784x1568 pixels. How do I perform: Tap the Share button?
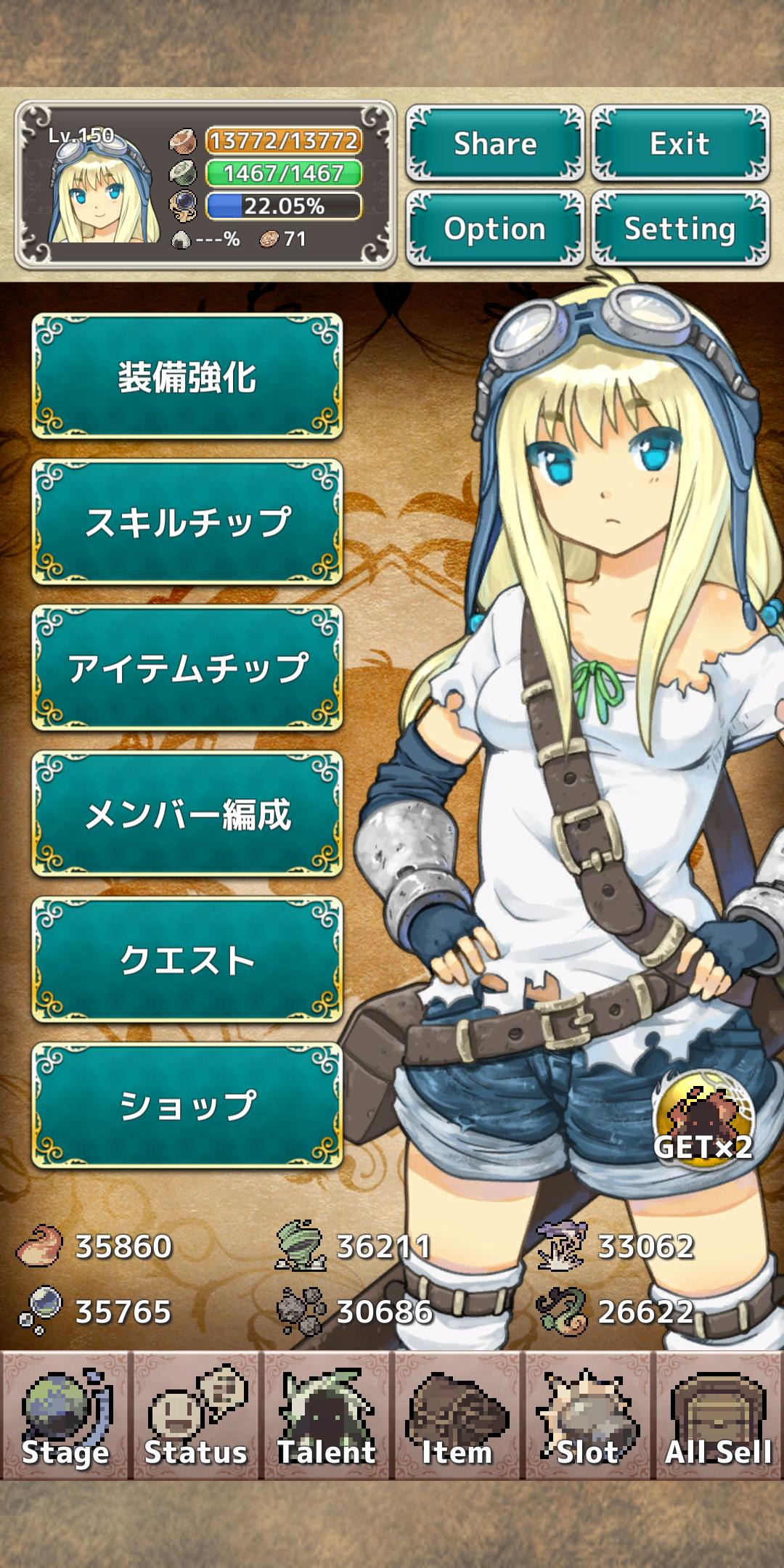[x=495, y=143]
